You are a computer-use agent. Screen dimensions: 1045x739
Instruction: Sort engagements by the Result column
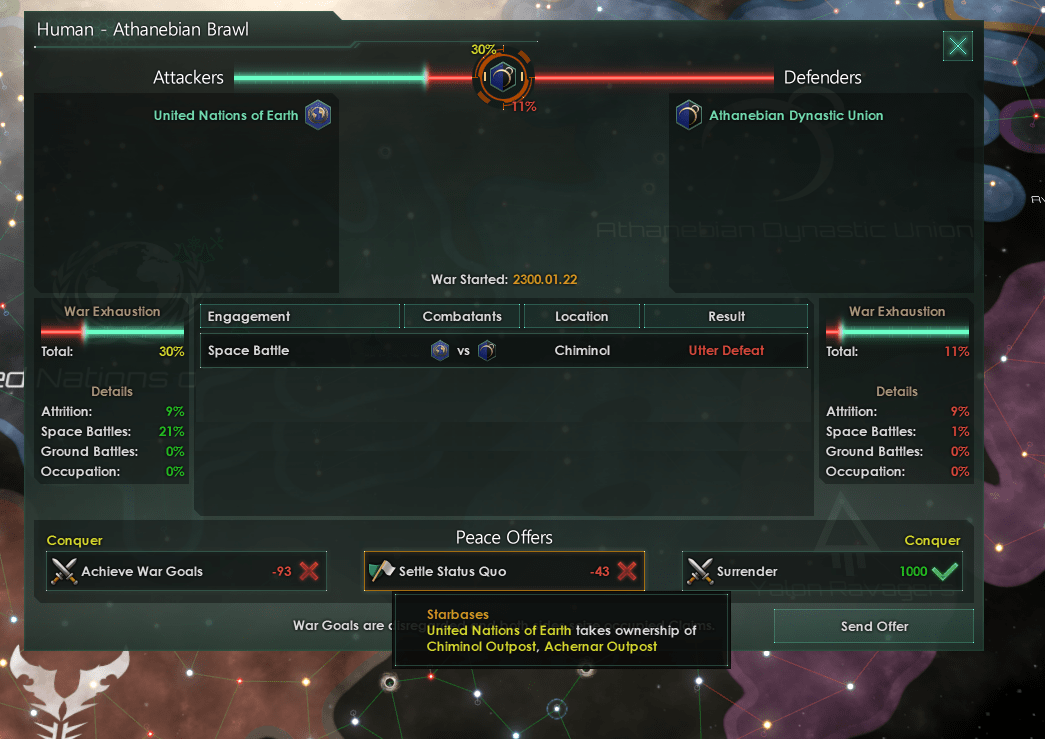pyautogui.click(x=726, y=316)
